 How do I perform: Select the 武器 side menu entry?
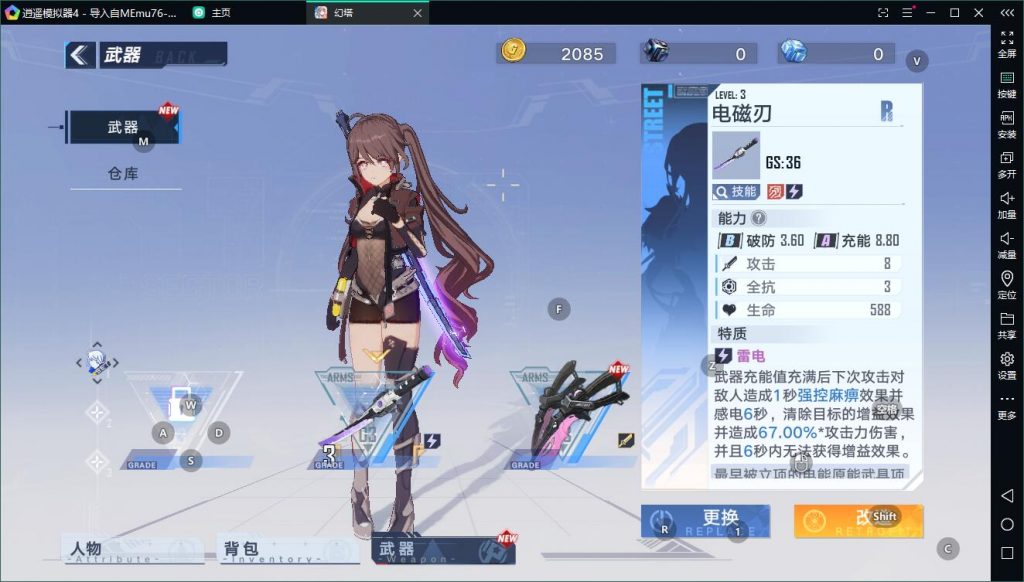[123, 127]
